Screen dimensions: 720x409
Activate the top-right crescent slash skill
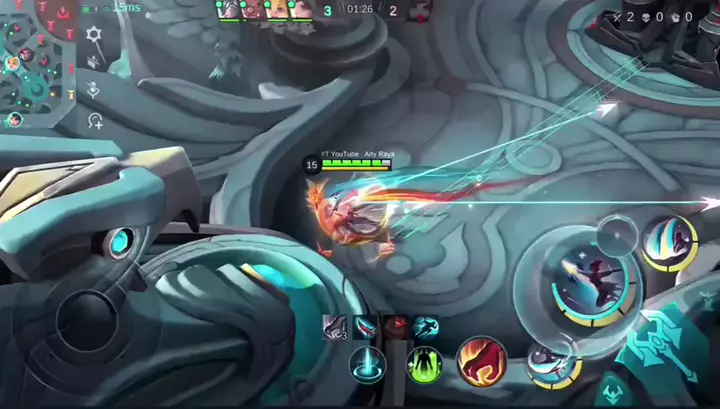(x=669, y=243)
